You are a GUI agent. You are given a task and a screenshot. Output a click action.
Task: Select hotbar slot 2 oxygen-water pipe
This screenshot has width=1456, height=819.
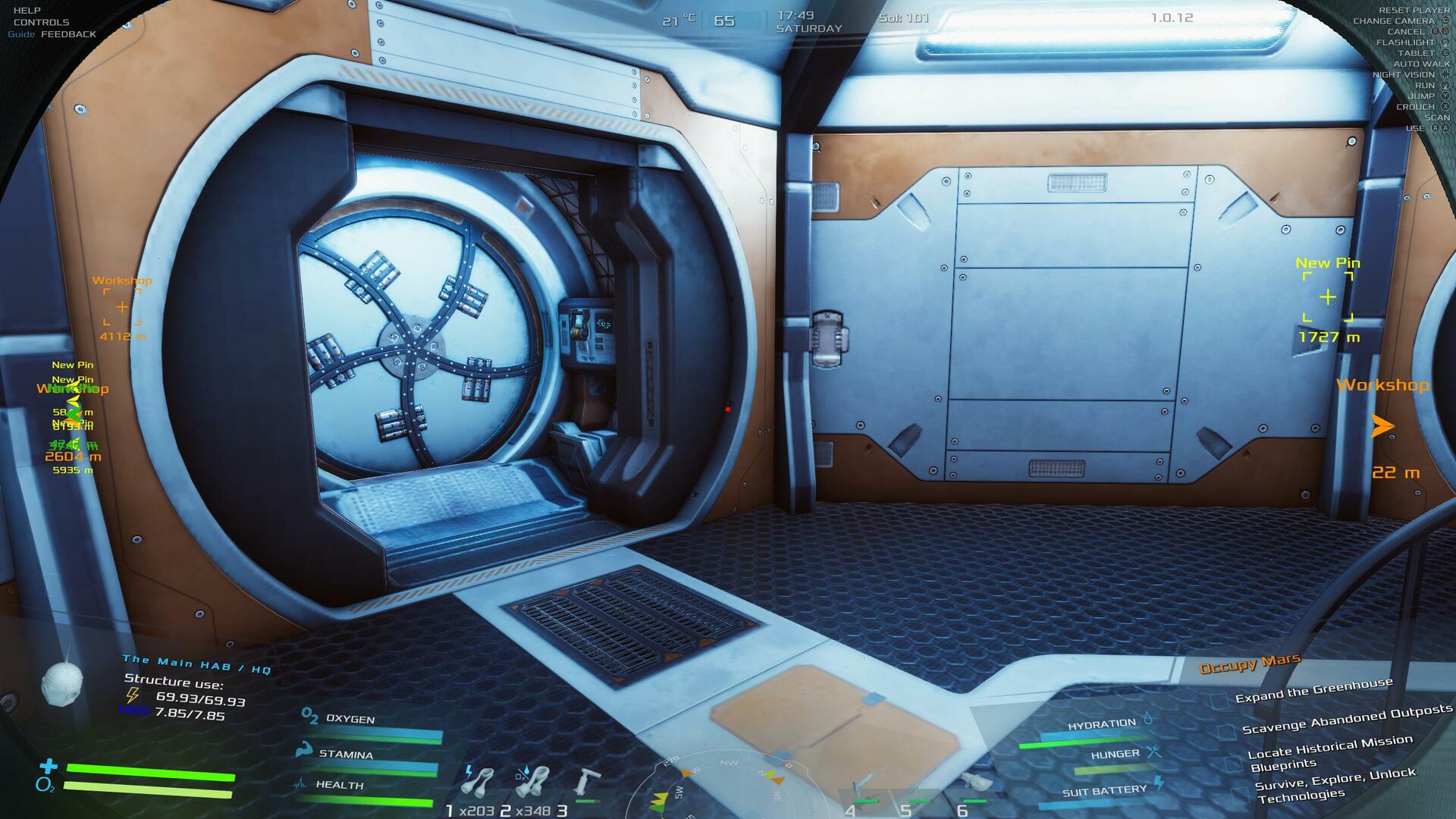pos(532,783)
